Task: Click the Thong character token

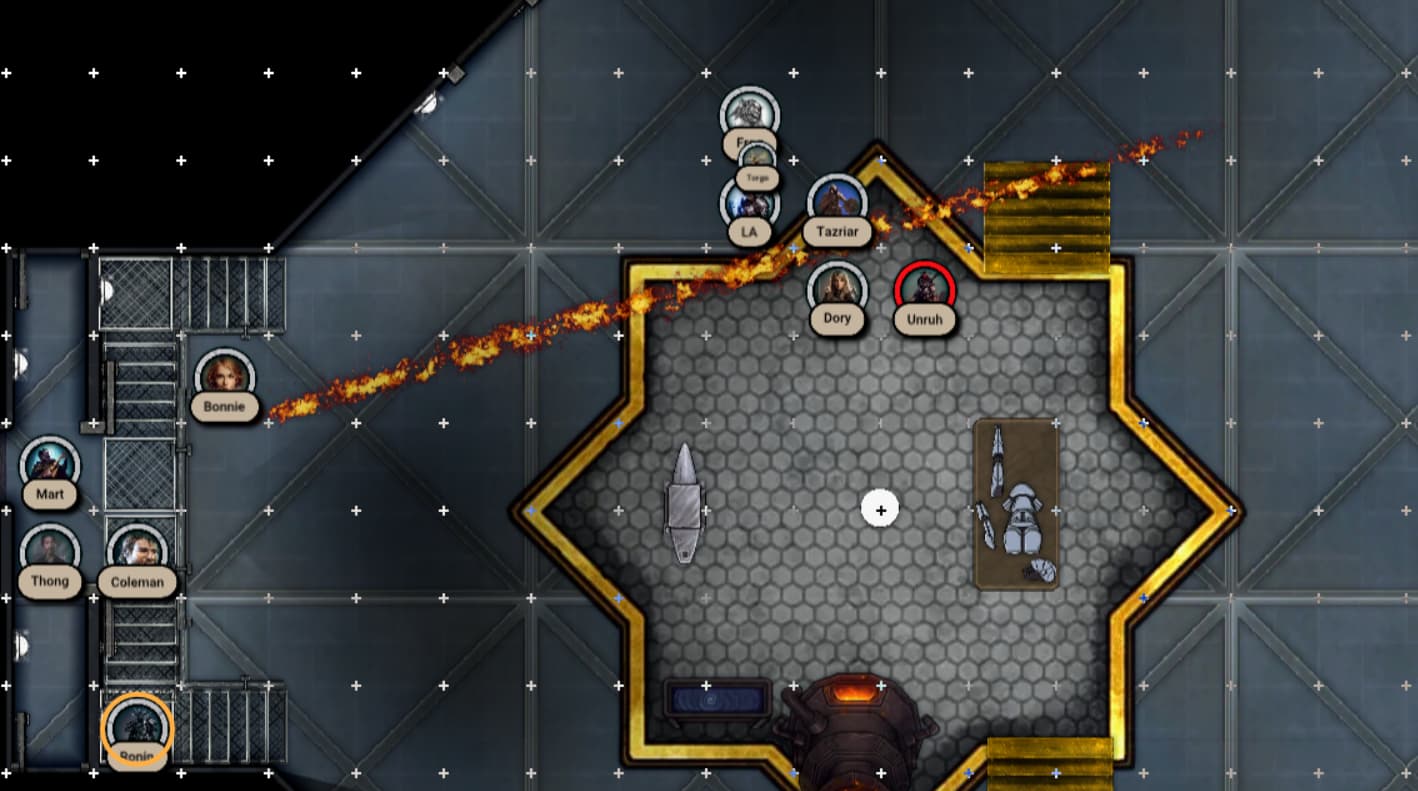Action: pos(49,552)
